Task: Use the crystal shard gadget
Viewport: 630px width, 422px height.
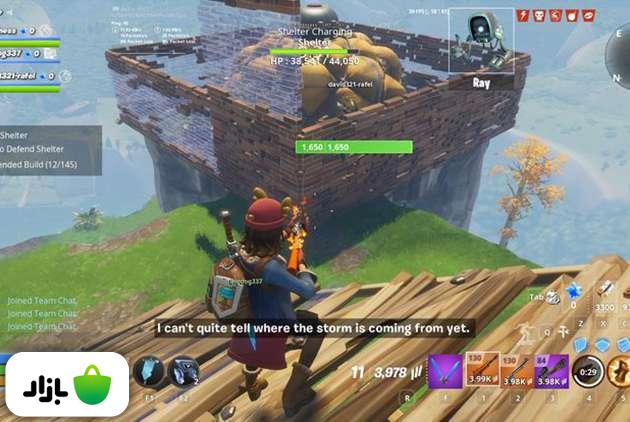Action: [x=149, y=372]
